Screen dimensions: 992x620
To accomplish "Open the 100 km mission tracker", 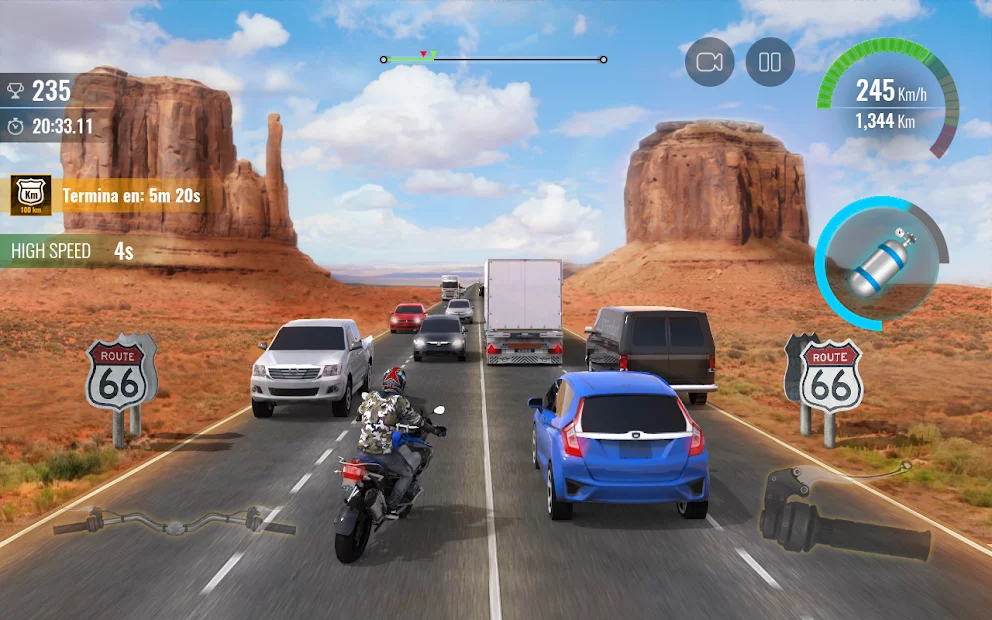I will tap(31, 195).
